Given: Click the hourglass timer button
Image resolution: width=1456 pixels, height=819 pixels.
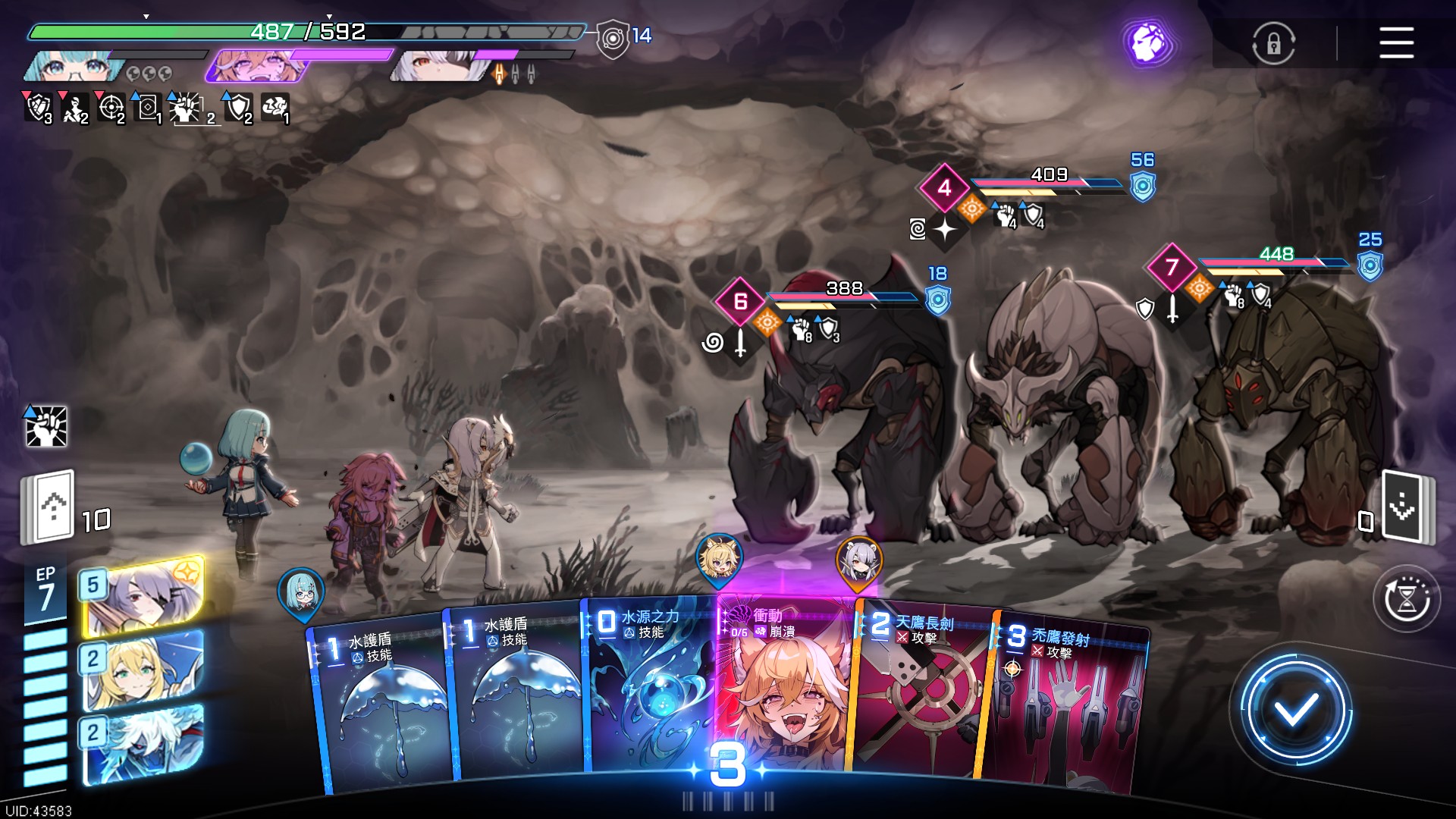Looking at the screenshot, I should (x=1407, y=599).
